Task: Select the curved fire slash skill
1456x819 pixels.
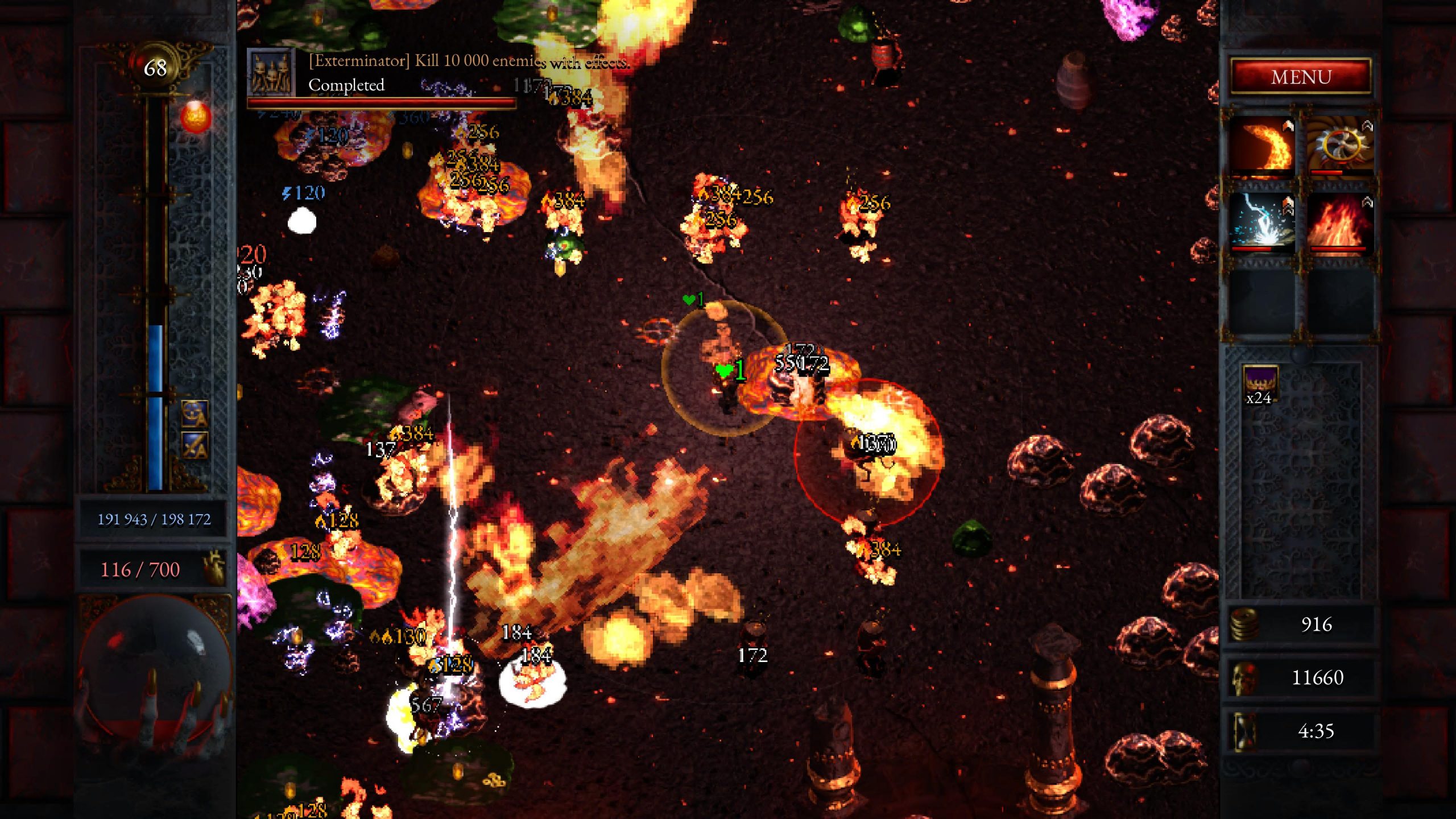Action: [1263, 146]
